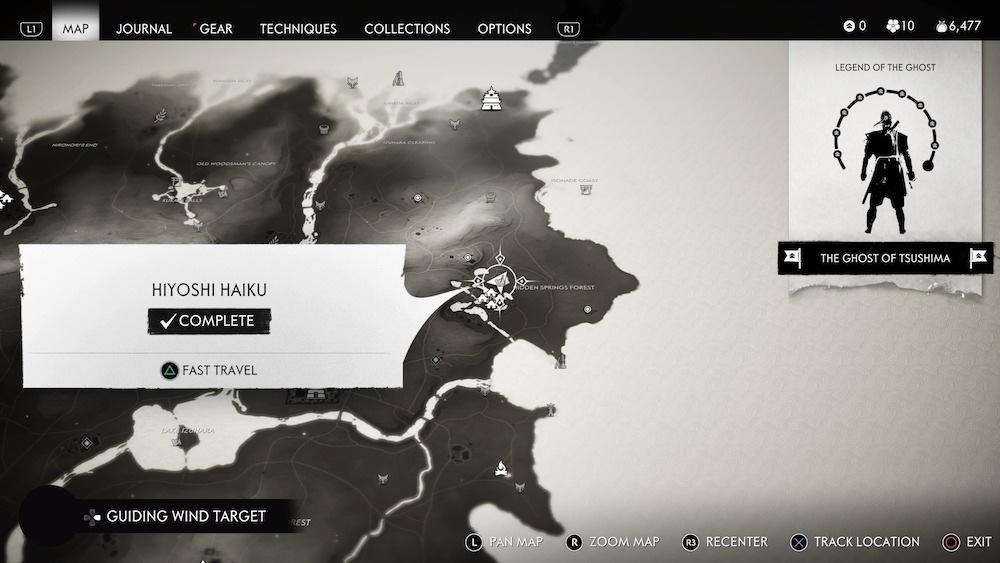The image size is (1000, 563).
Task: Choose Fast Travel to Hiyoshi Haiku
Action: 210,370
